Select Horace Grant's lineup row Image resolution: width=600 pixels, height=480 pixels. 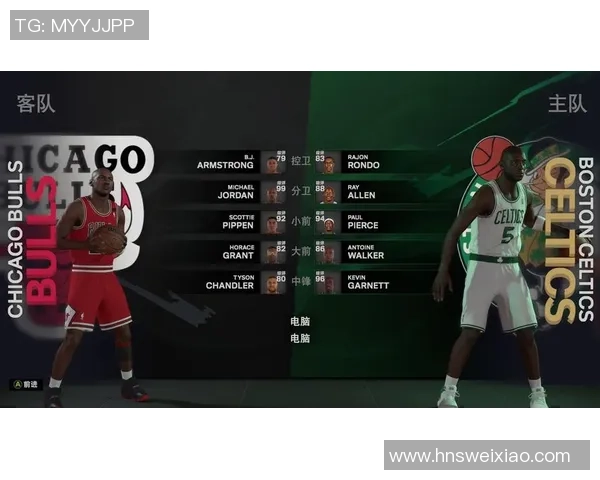tap(226, 251)
